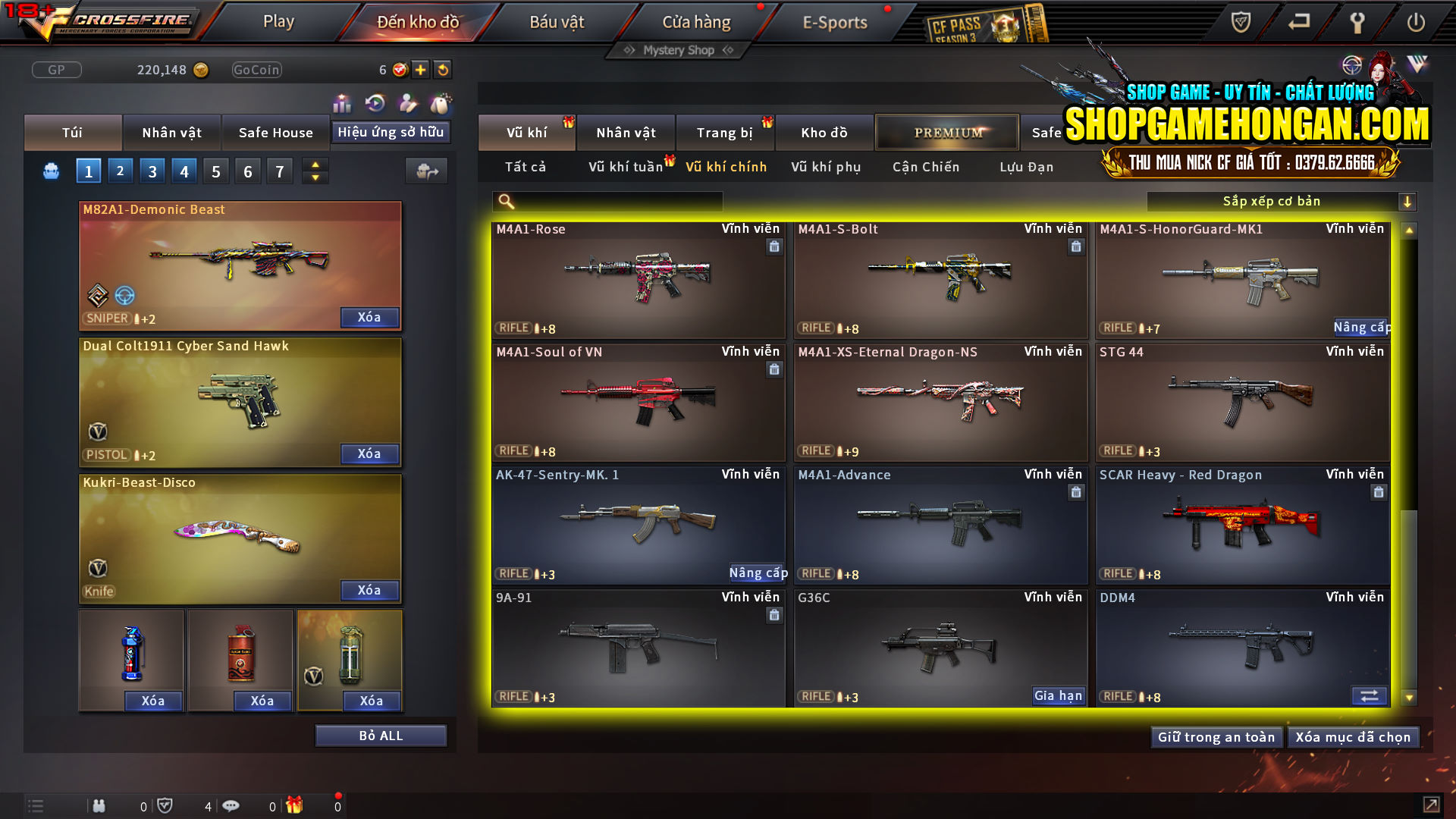This screenshot has width=1456, height=819.
Task: Switch to the PREMIUM storage tab
Action: [x=947, y=132]
